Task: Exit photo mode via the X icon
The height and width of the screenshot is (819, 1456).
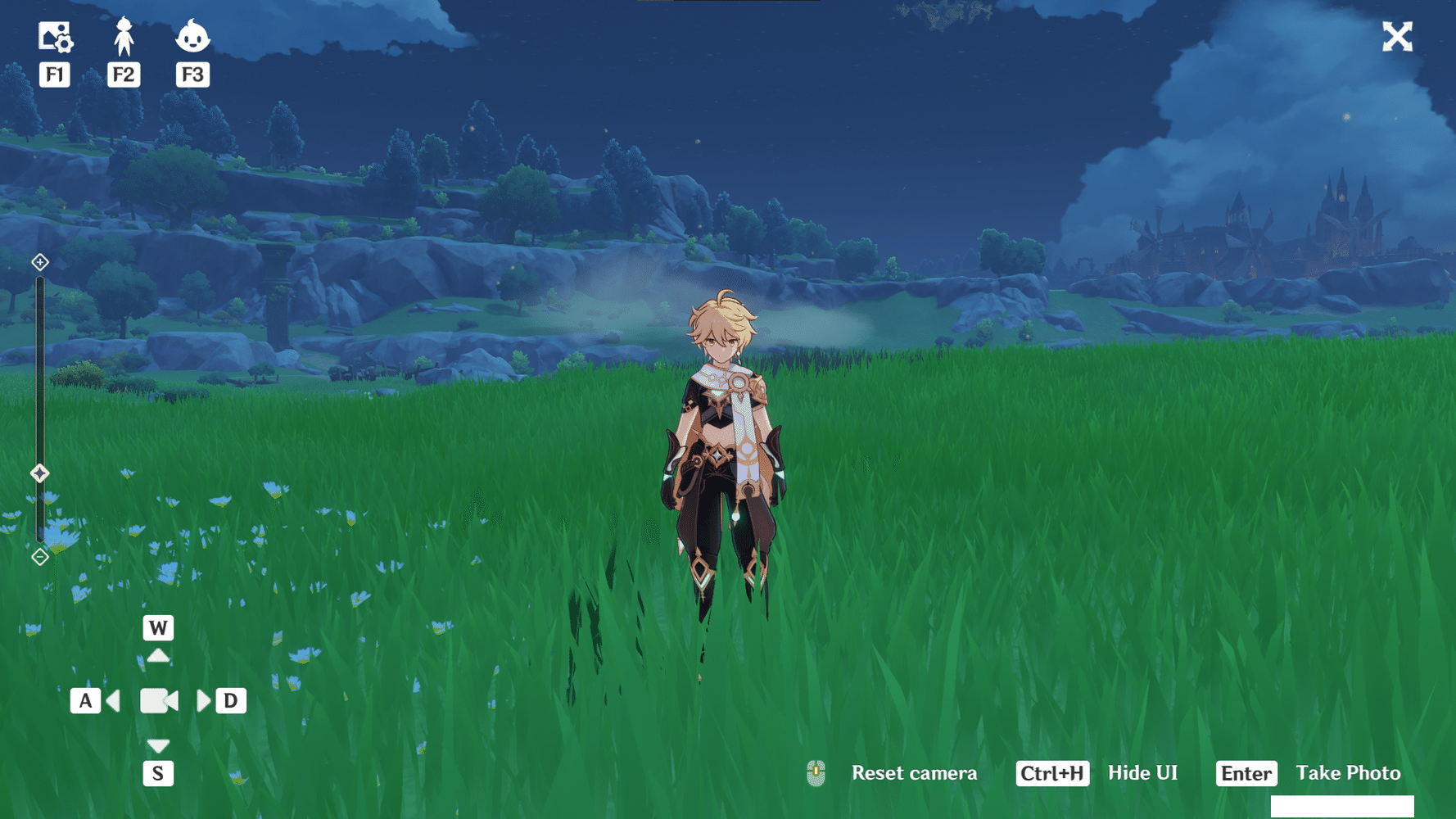Action: (x=1397, y=36)
